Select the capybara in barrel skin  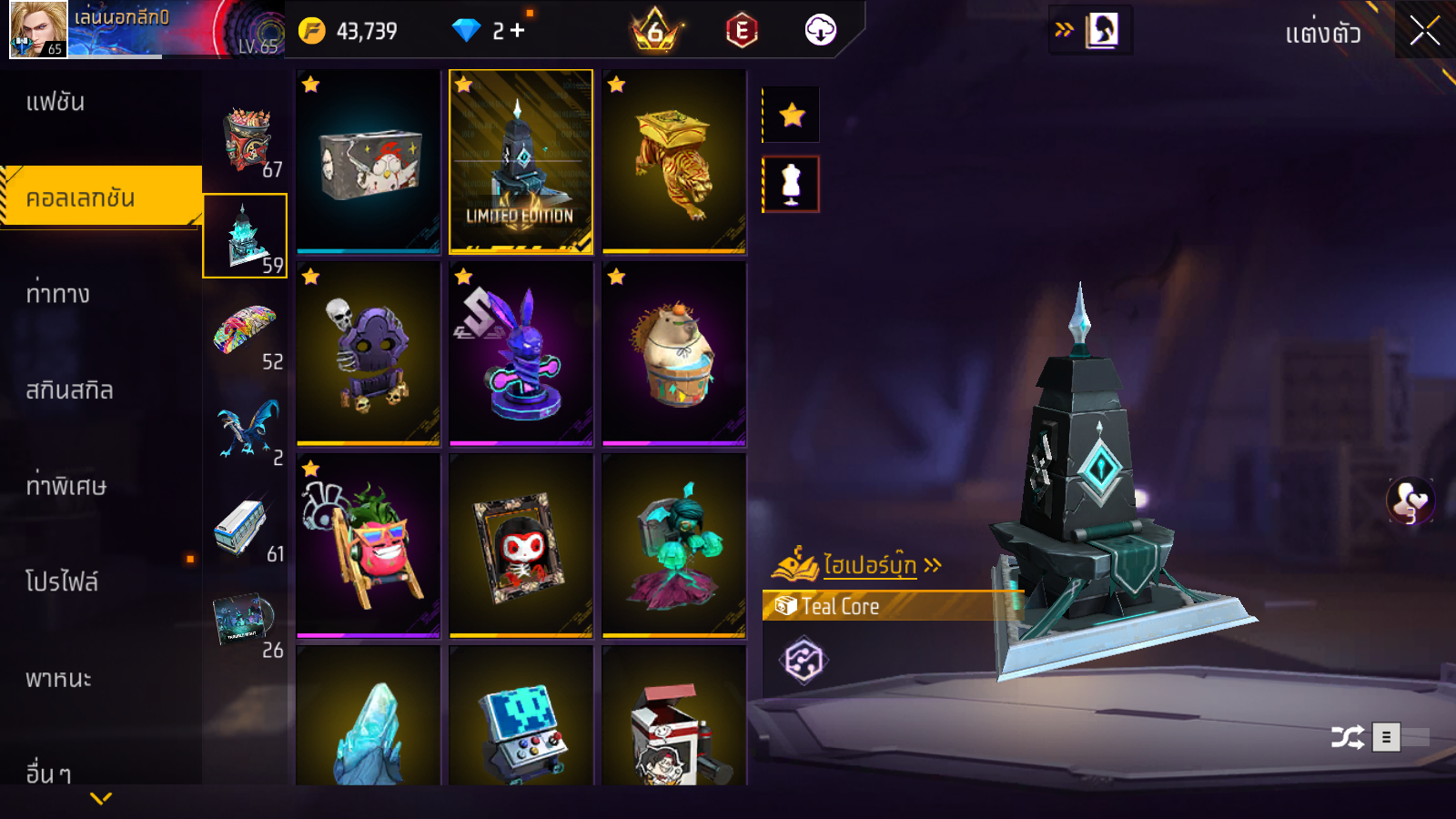(674, 354)
